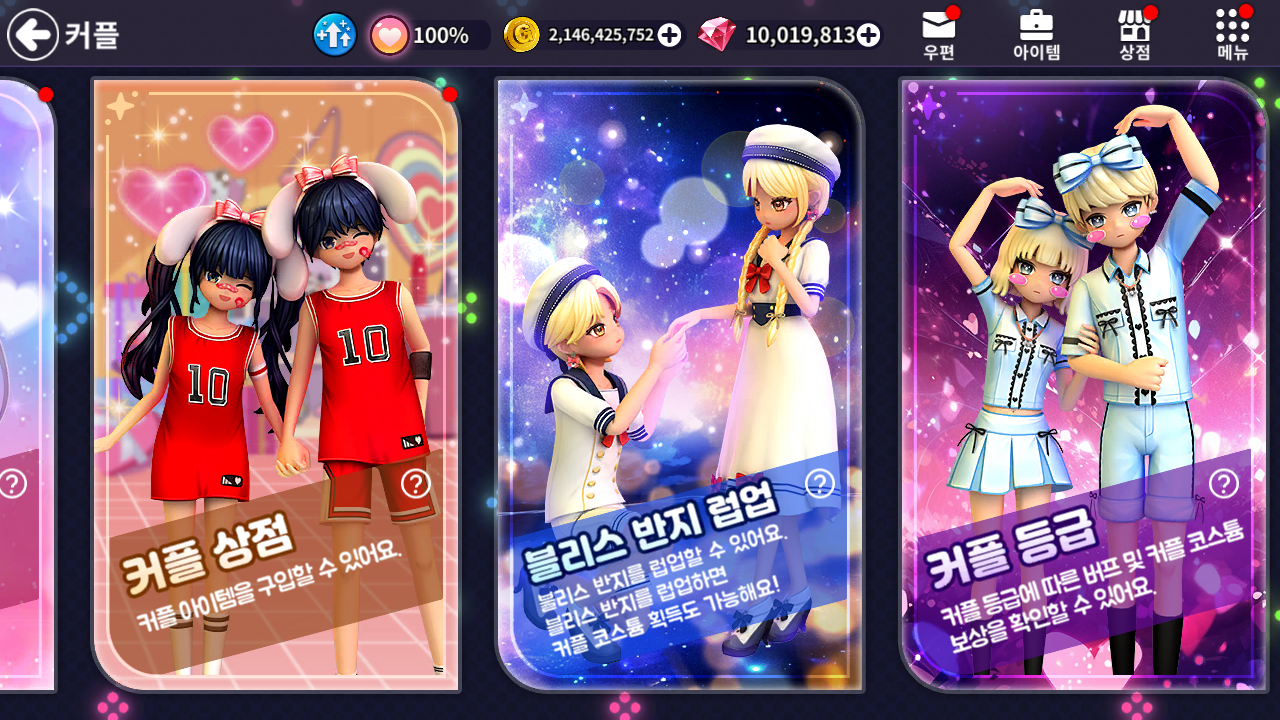The width and height of the screenshot is (1280, 720).
Task: Show help for 커플 상점
Action: point(415,484)
